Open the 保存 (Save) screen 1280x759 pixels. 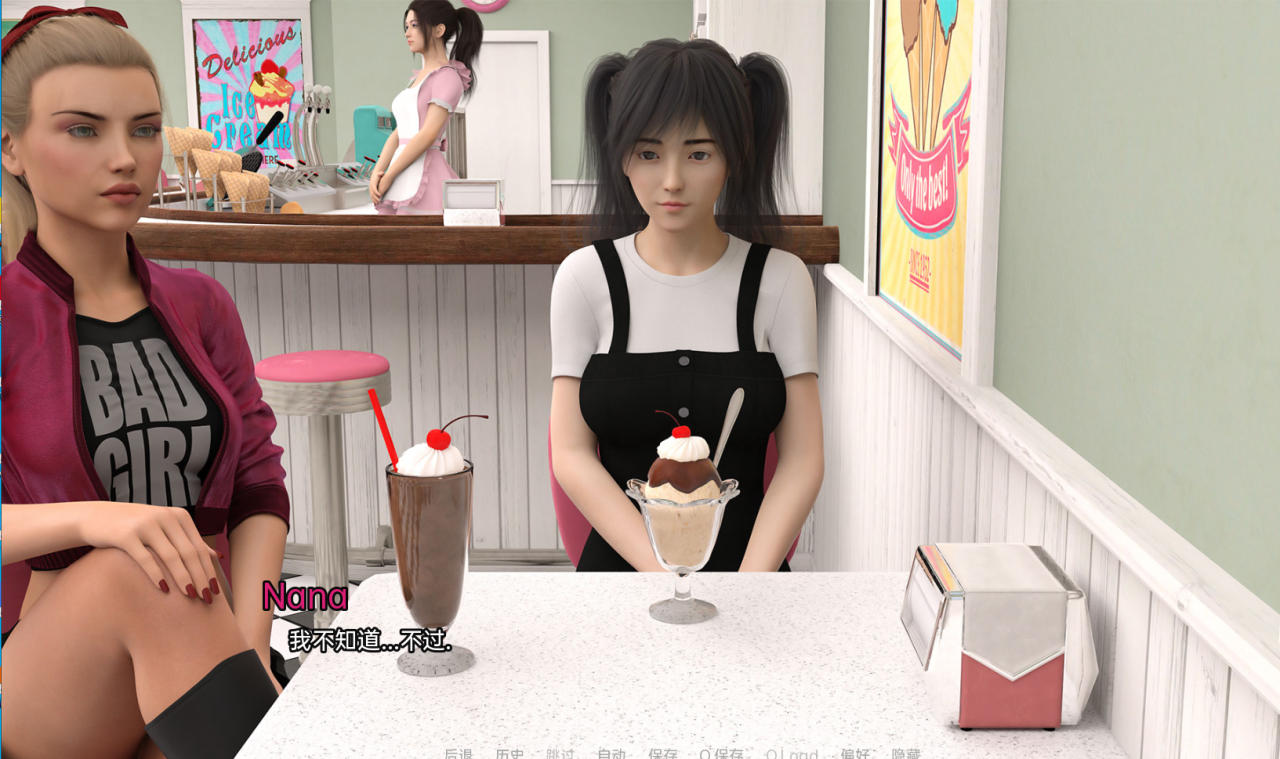coord(662,754)
